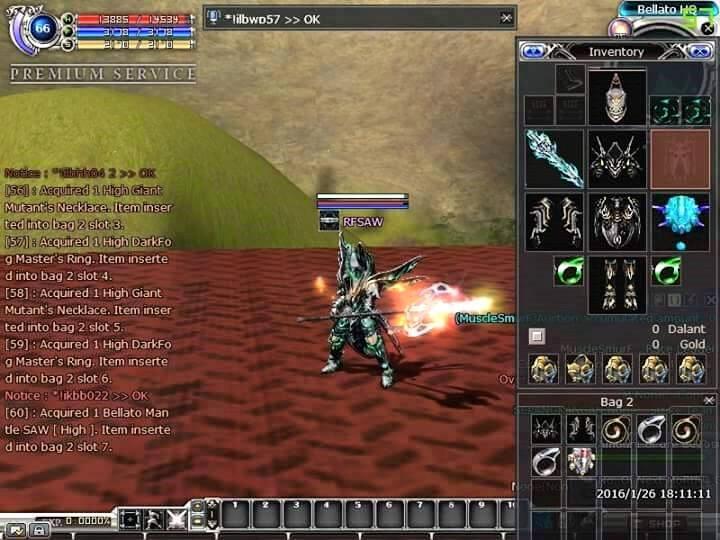
Task: Click the padlock button at bottom left
Action: pos(39,529)
